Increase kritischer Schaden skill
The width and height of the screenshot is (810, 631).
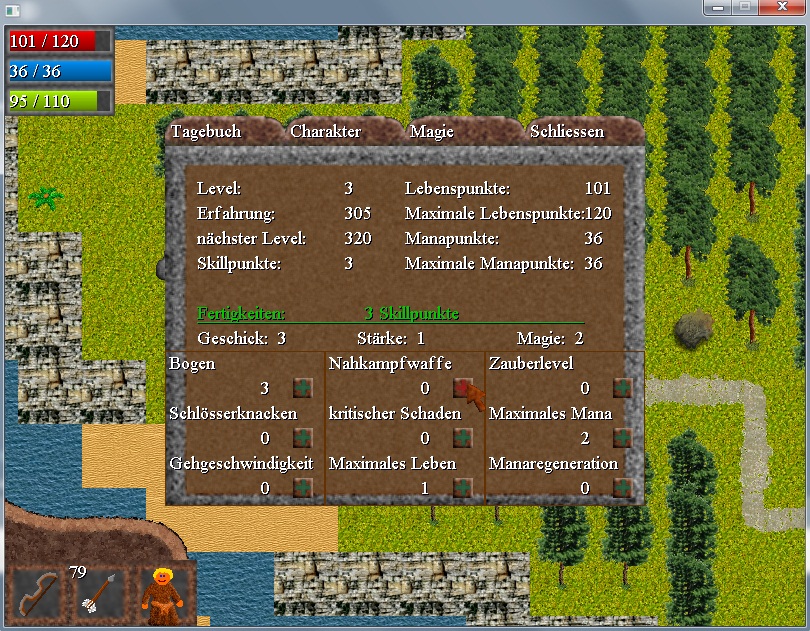462,438
